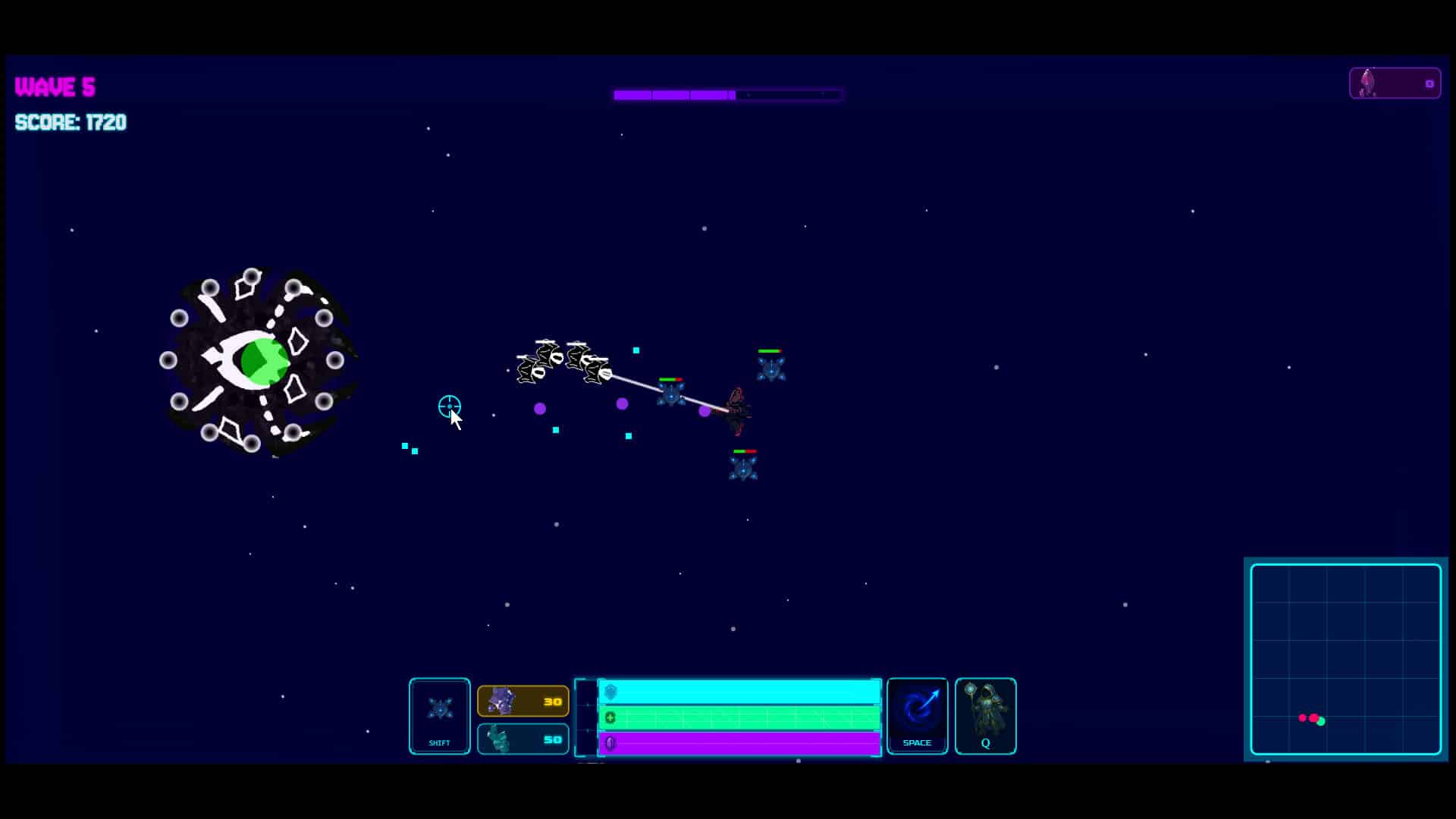Click the purple crystal resource icon

point(500,701)
